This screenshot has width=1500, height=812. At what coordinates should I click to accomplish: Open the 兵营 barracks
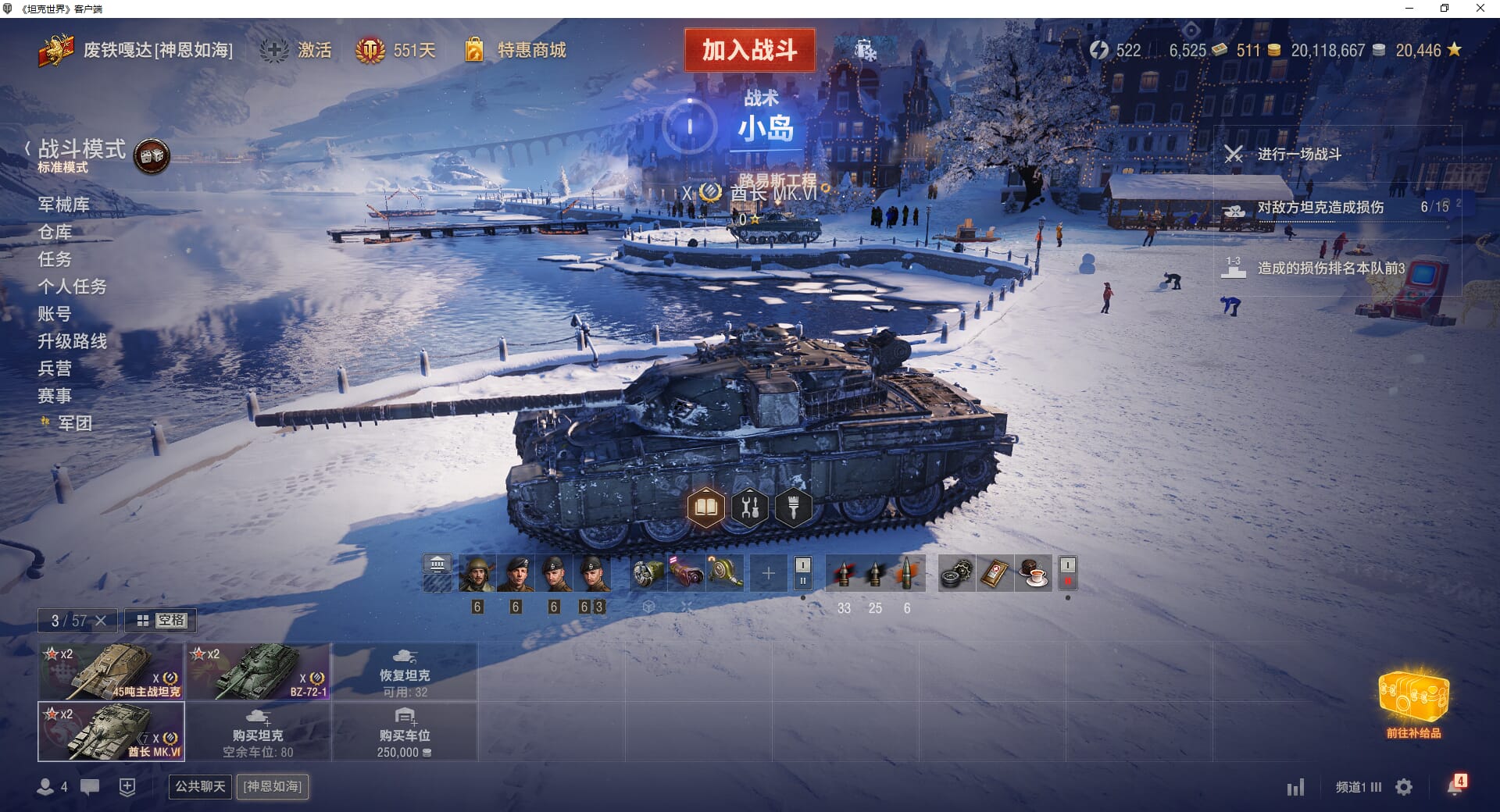(55, 369)
